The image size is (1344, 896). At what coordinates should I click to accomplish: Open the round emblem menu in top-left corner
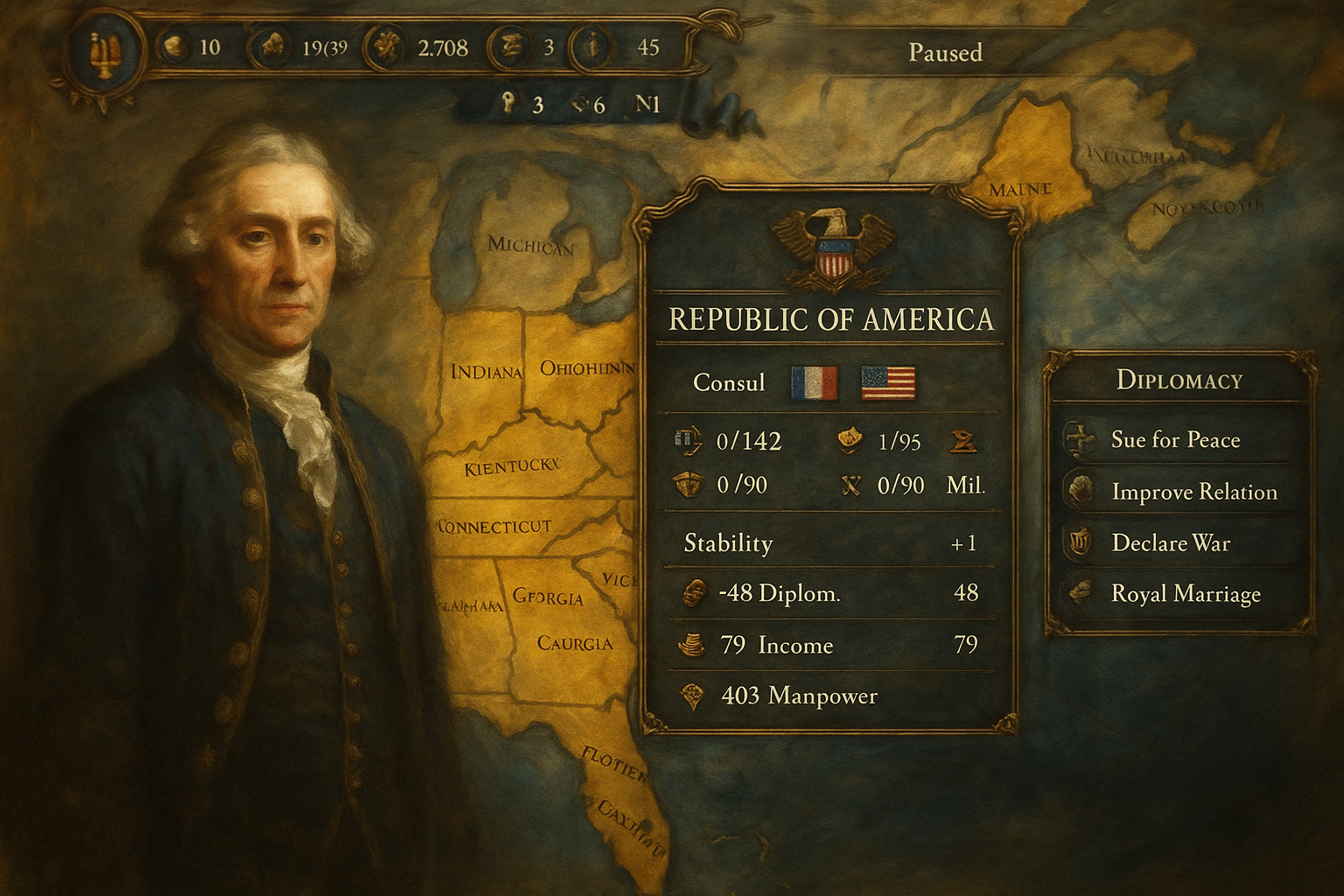pyautogui.click(x=105, y=54)
